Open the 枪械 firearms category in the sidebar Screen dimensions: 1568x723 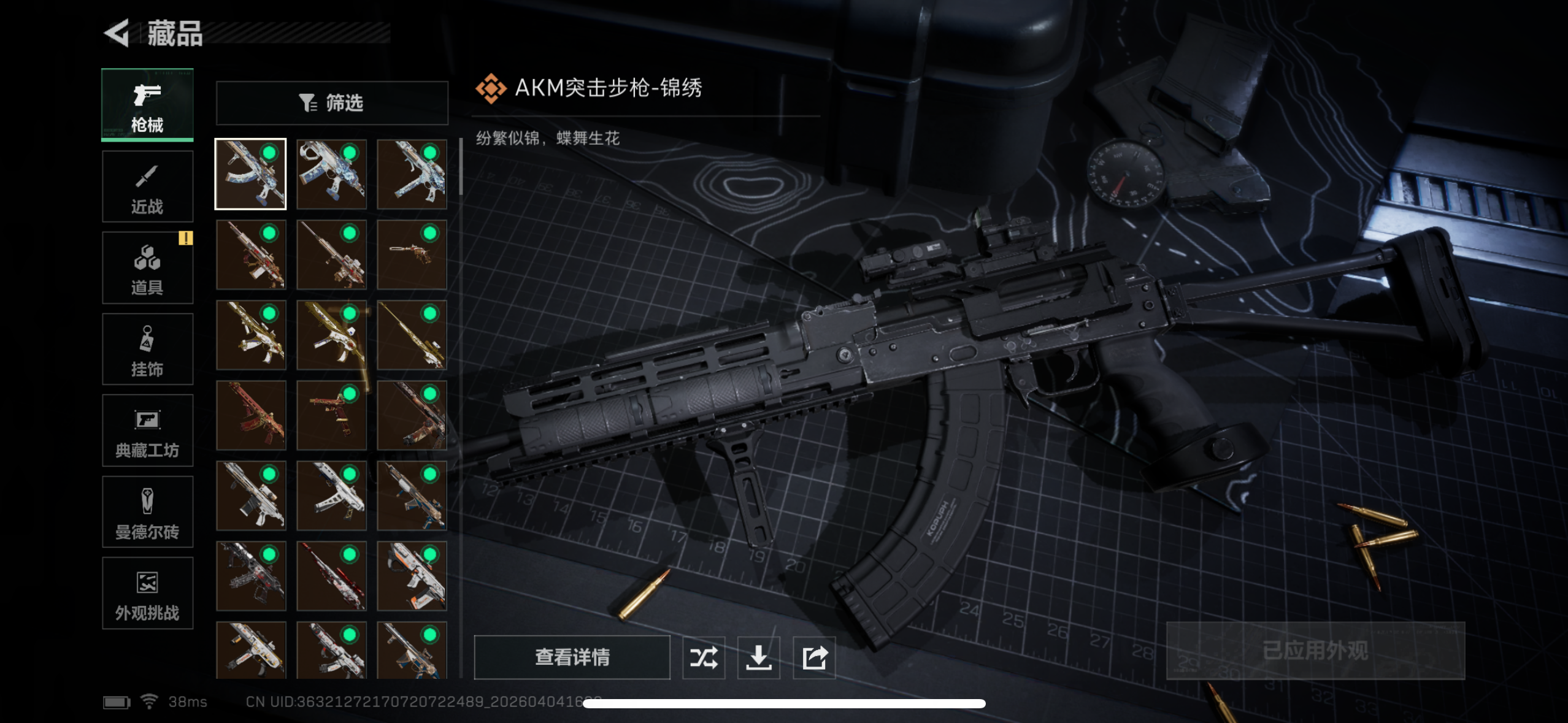pos(147,105)
